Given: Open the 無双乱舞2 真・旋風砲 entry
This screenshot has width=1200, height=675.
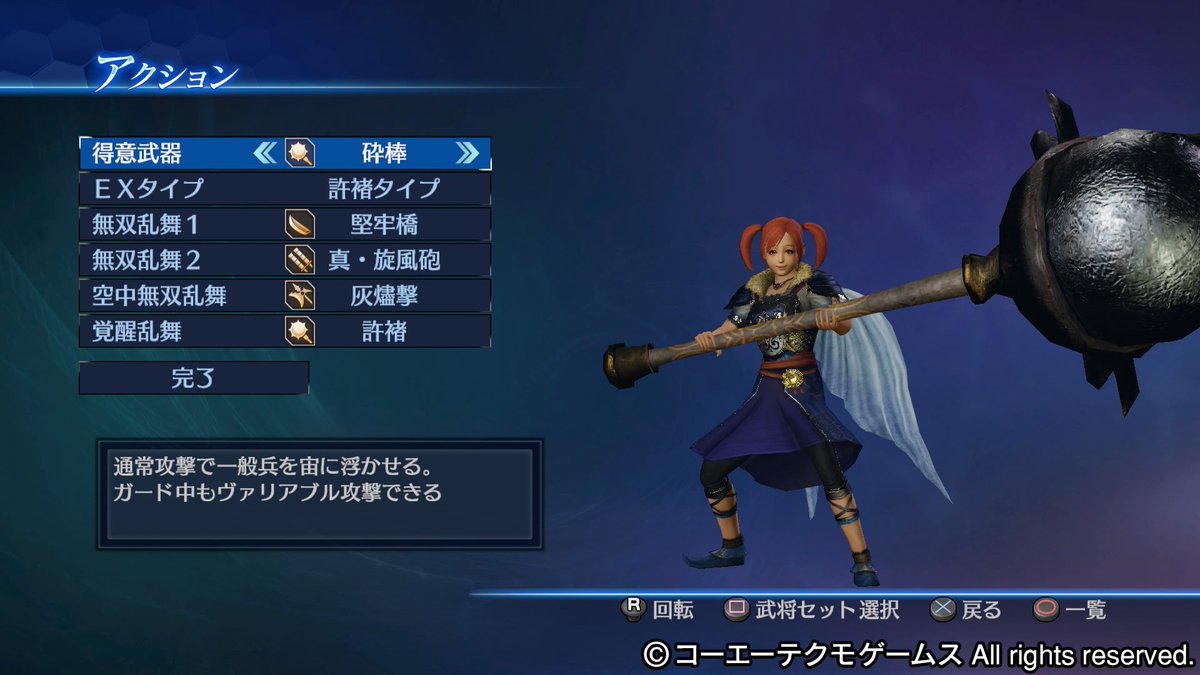Looking at the screenshot, I should [x=285, y=260].
